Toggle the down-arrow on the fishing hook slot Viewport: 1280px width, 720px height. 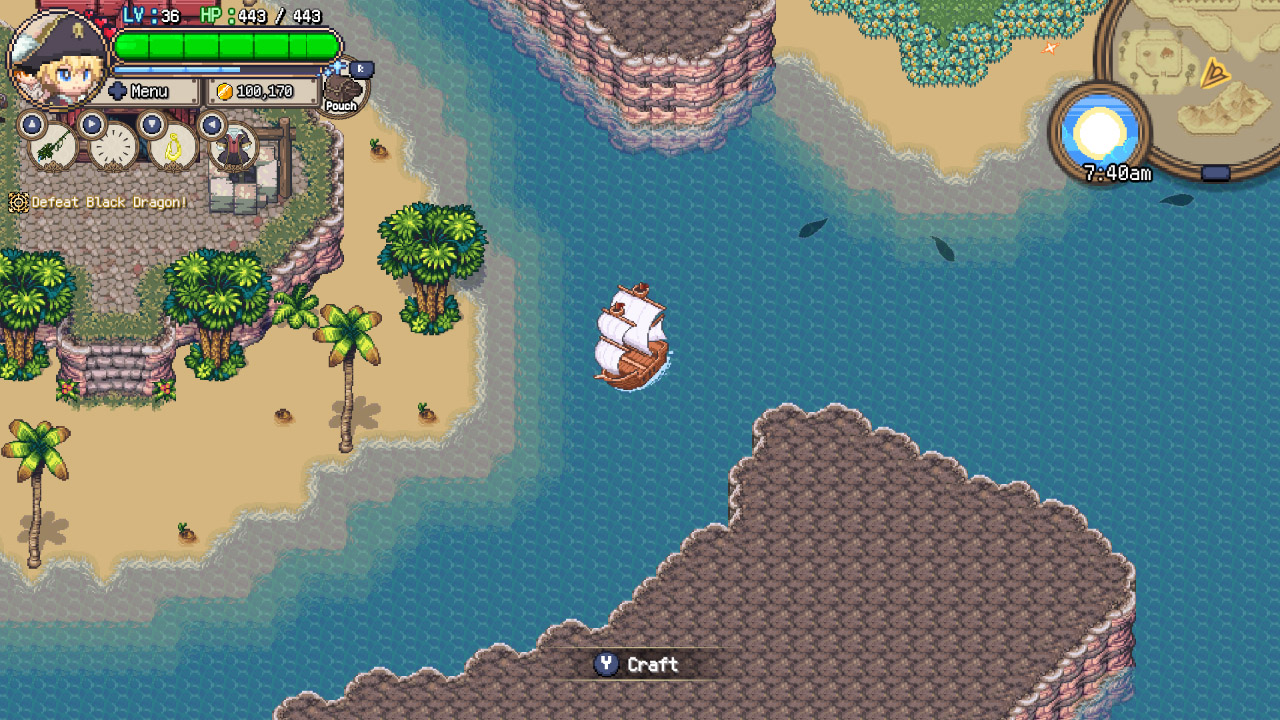tap(152, 123)
